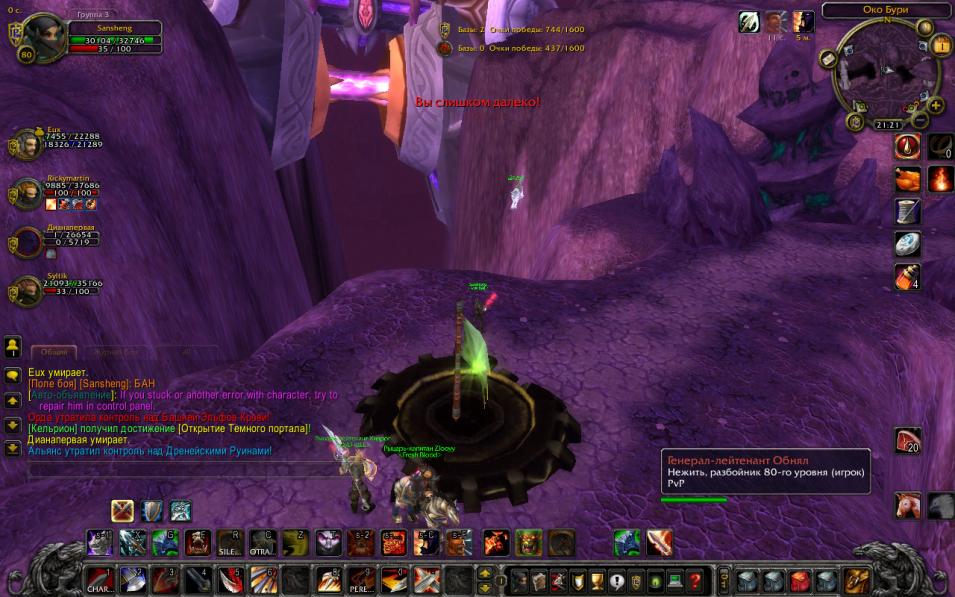The image size is (955, 597).
Task: Open the yellow goblet achievements micro button
Action: pos(598,580)
